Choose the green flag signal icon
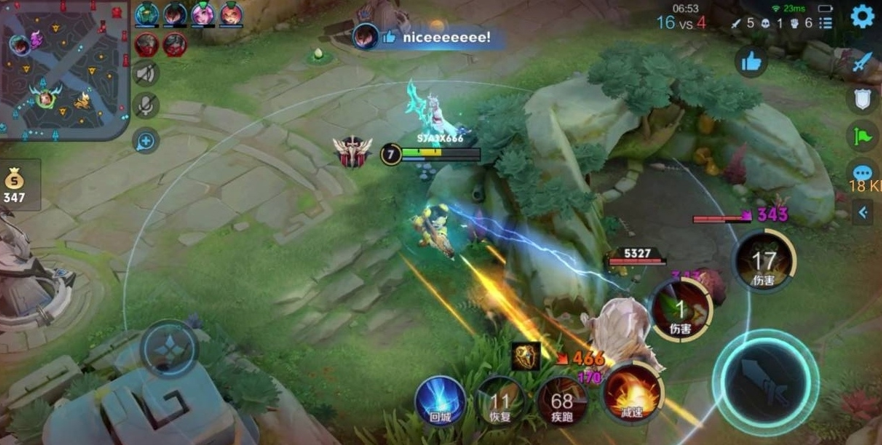Screen dimensions: 882x445 [862, 135]
